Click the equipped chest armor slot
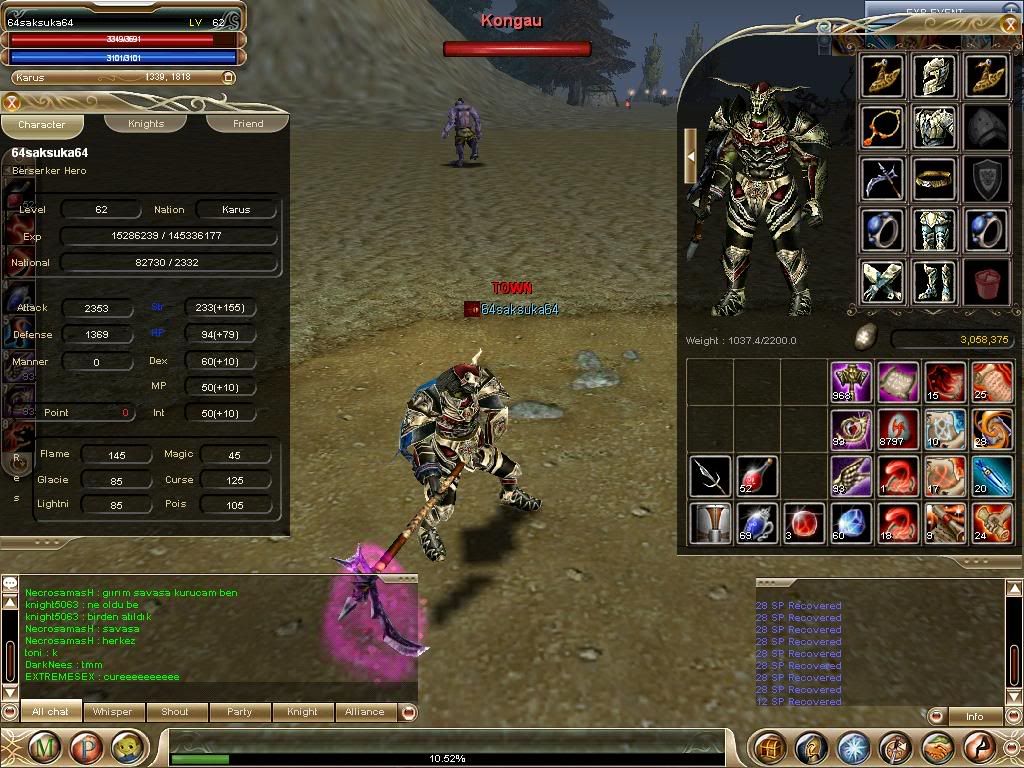Screen dimensions: 1024x768 934,128
